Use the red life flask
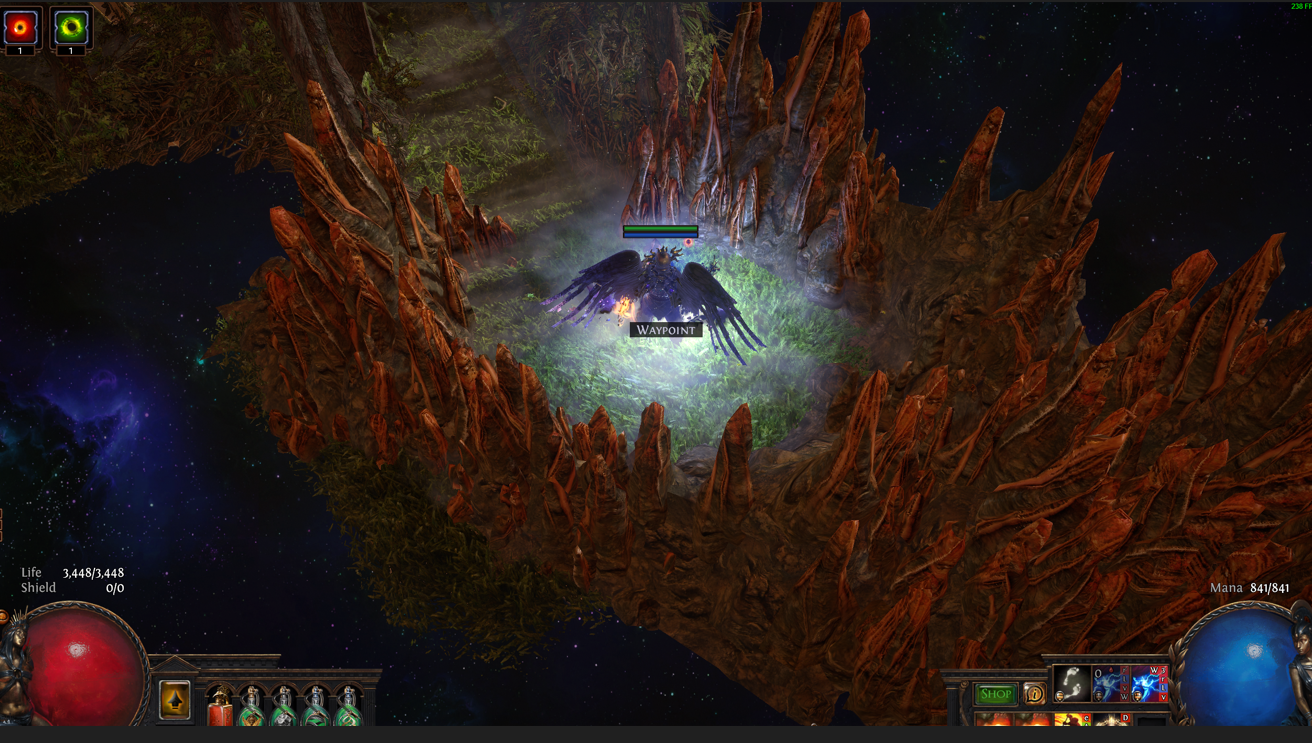The width and height of the screenshot is (1312, 743). point(220,707)
